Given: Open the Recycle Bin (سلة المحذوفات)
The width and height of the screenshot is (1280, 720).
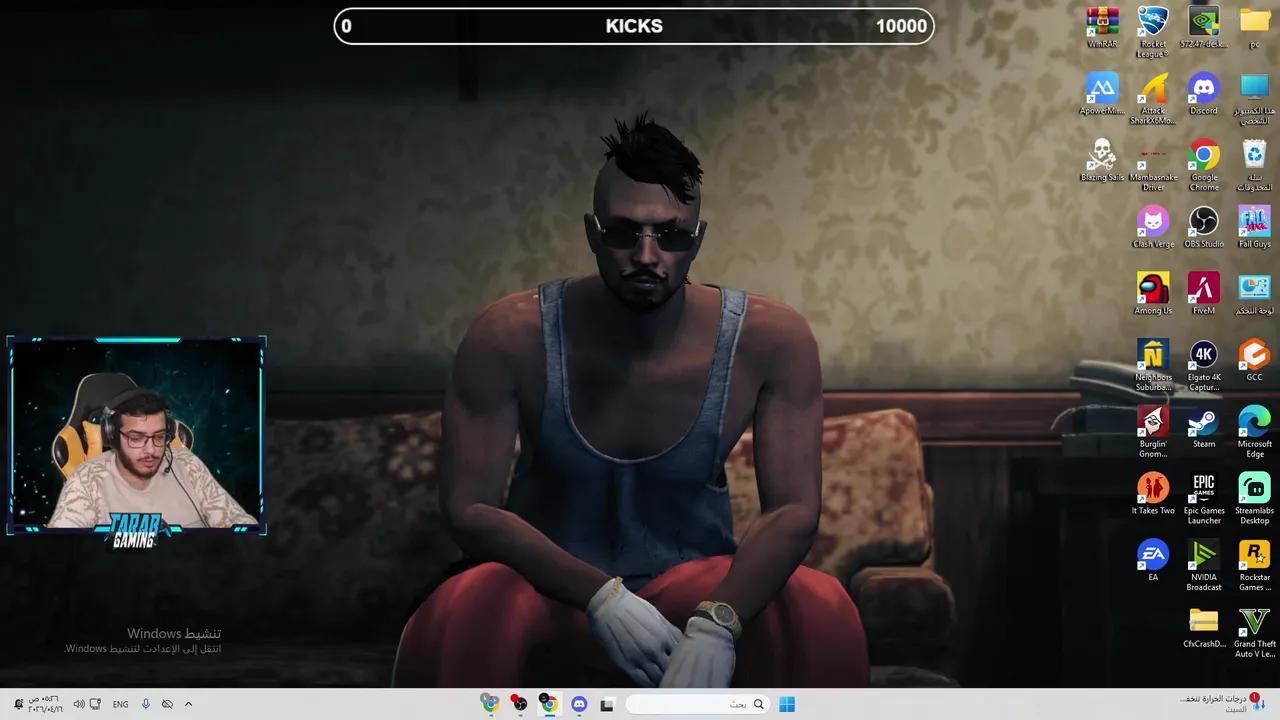Looking at the screenshot, I should 1254,155.
